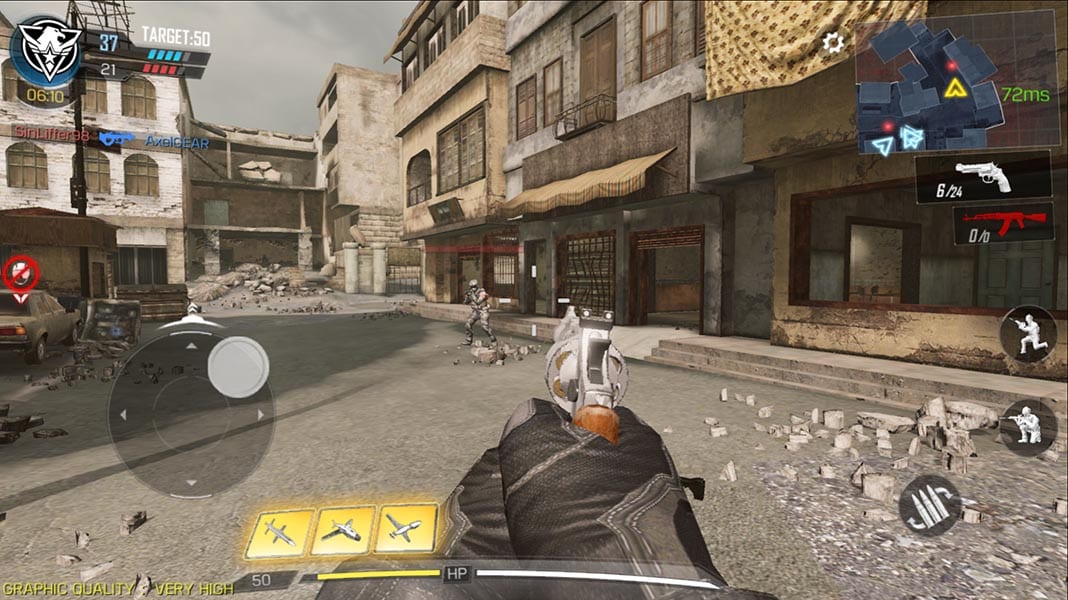1068x600 pixels.
Task: Tap the virtual movement joystick knob
Action: pyautogui.click(x=238, y=367)
